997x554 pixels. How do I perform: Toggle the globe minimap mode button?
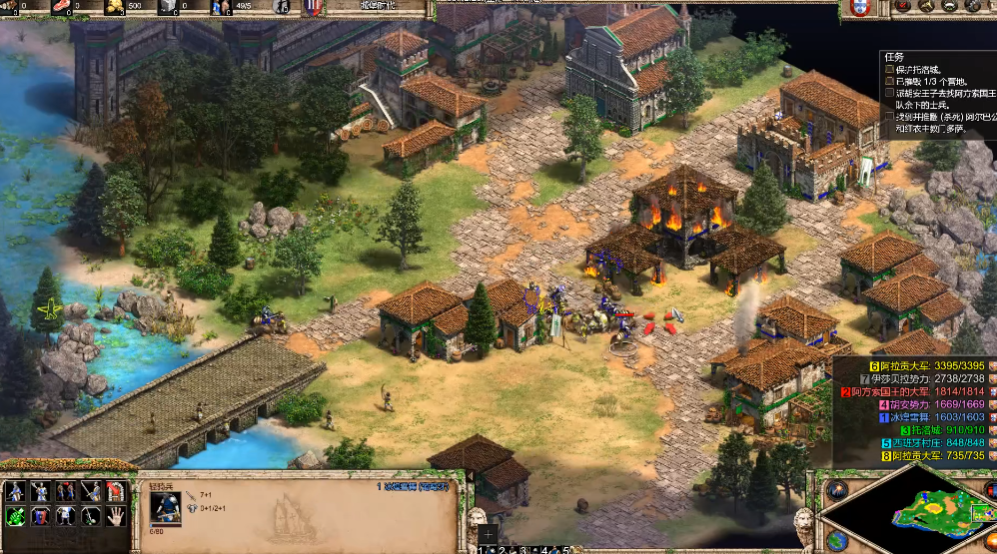tap(836, 541)
